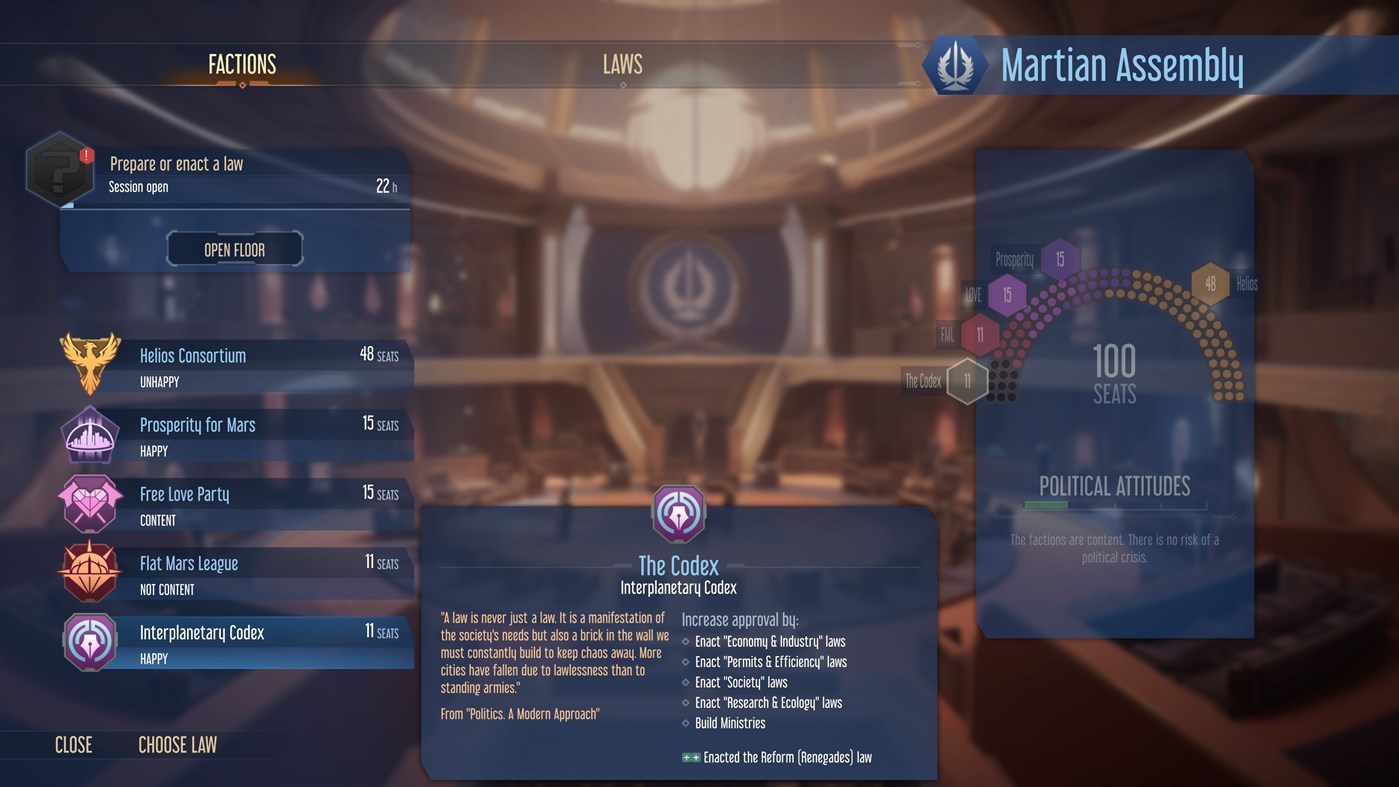Screen dimensions: 1399x787
Task: Switch to the LAWS tab
Action: pyautogui.click(x=622, y=64)
